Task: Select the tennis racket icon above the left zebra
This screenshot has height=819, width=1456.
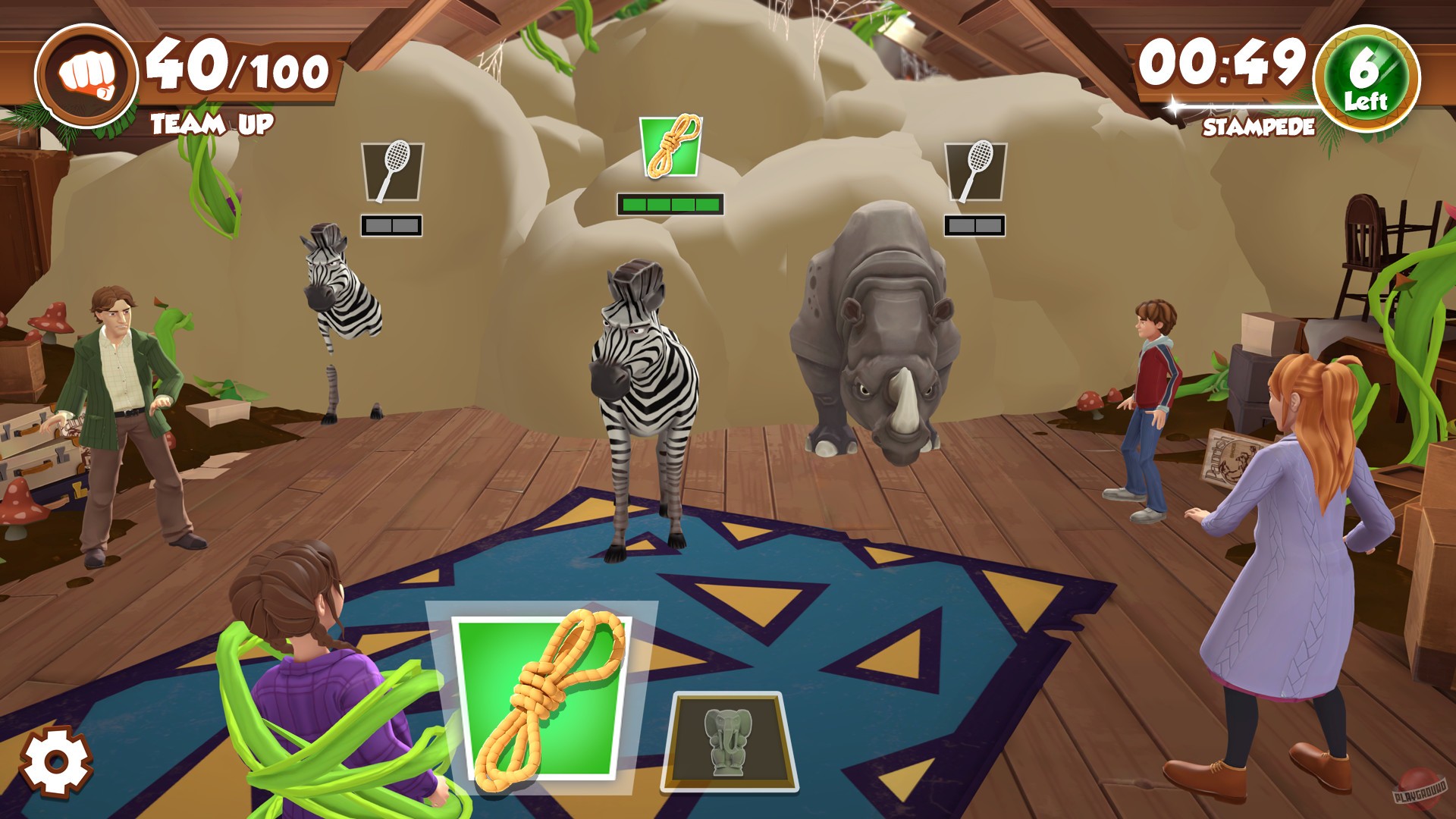Action: (x=393, y=171)
